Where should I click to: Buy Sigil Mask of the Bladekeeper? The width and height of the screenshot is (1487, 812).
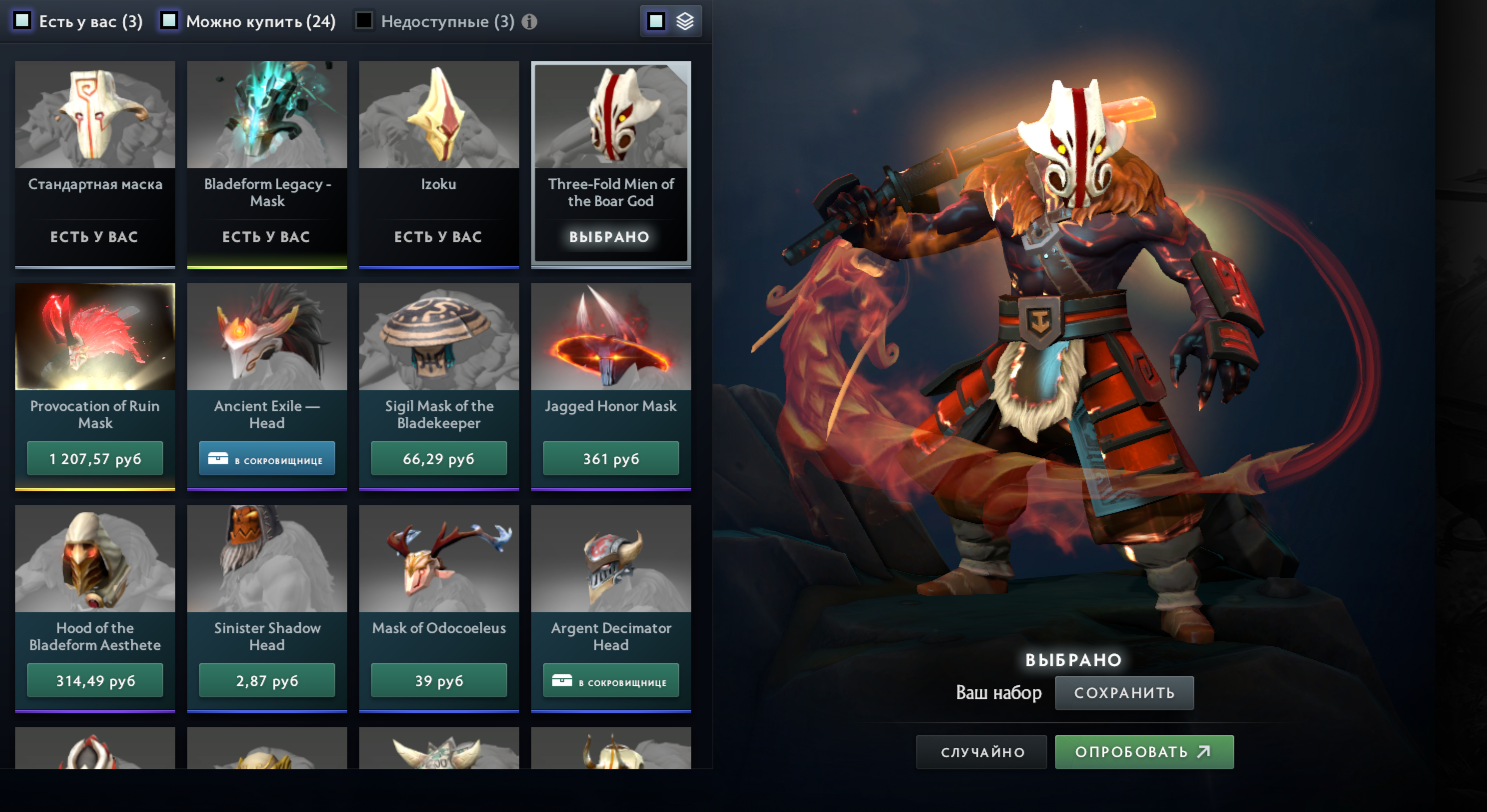pos(439,459)
